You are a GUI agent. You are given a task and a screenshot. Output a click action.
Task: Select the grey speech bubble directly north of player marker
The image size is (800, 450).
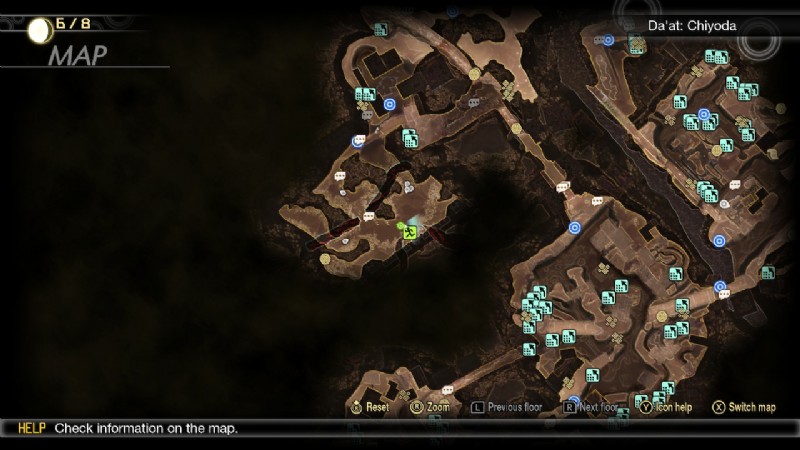408,187
